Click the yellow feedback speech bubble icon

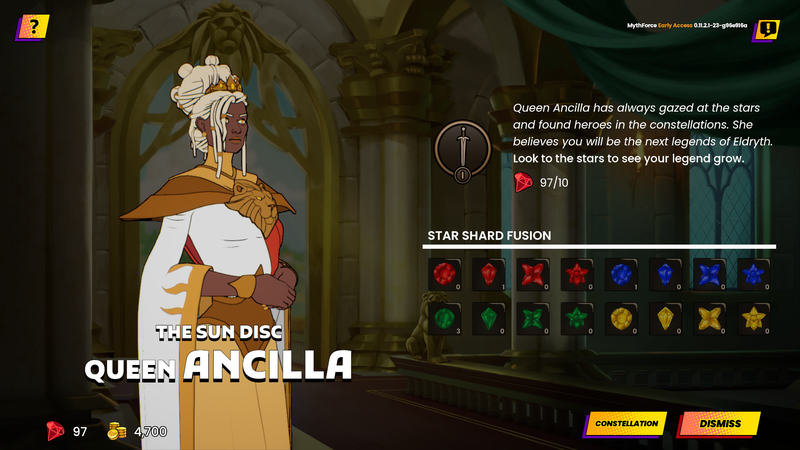pyautogui.click(x=767, y=29)
